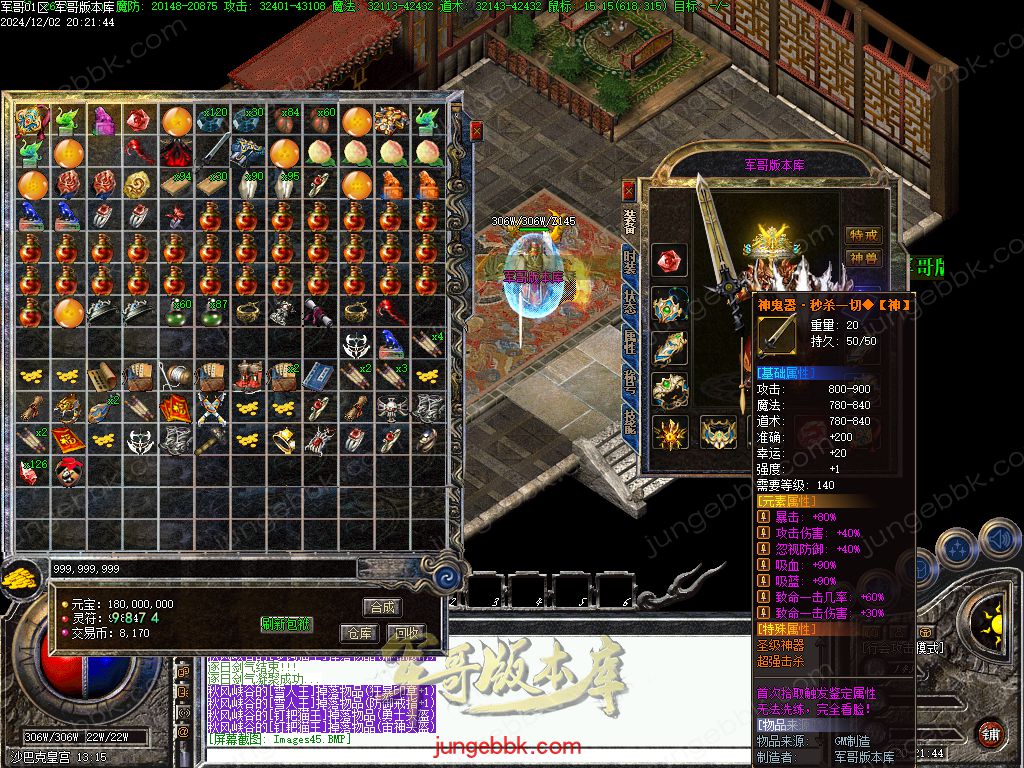Close the character equipment panel
The width and height of the screenshot is (1024, 768).
[628, 189]
